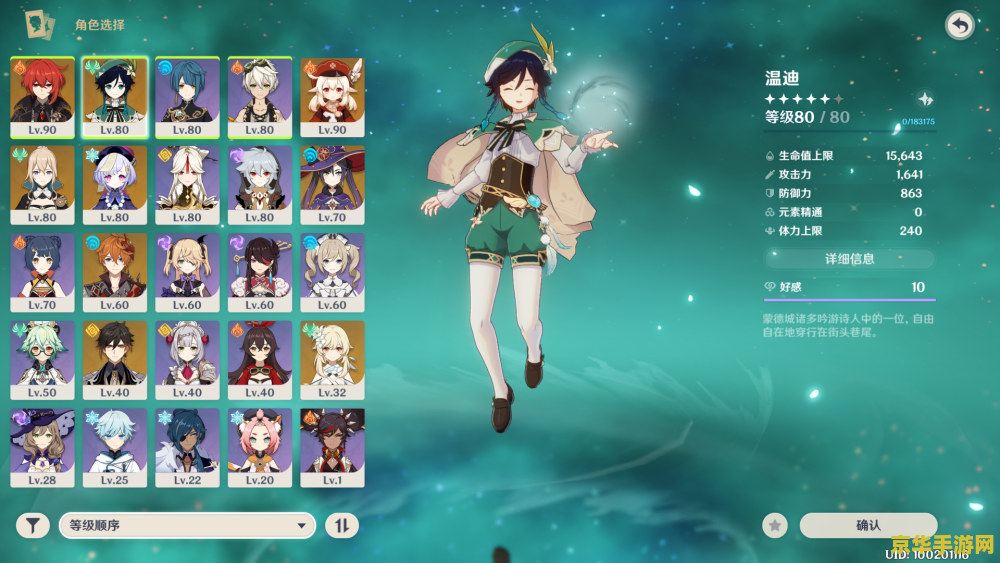Confirm selection with the 确认 button
The image size is (1000, 563).
[x=868, y=525]
